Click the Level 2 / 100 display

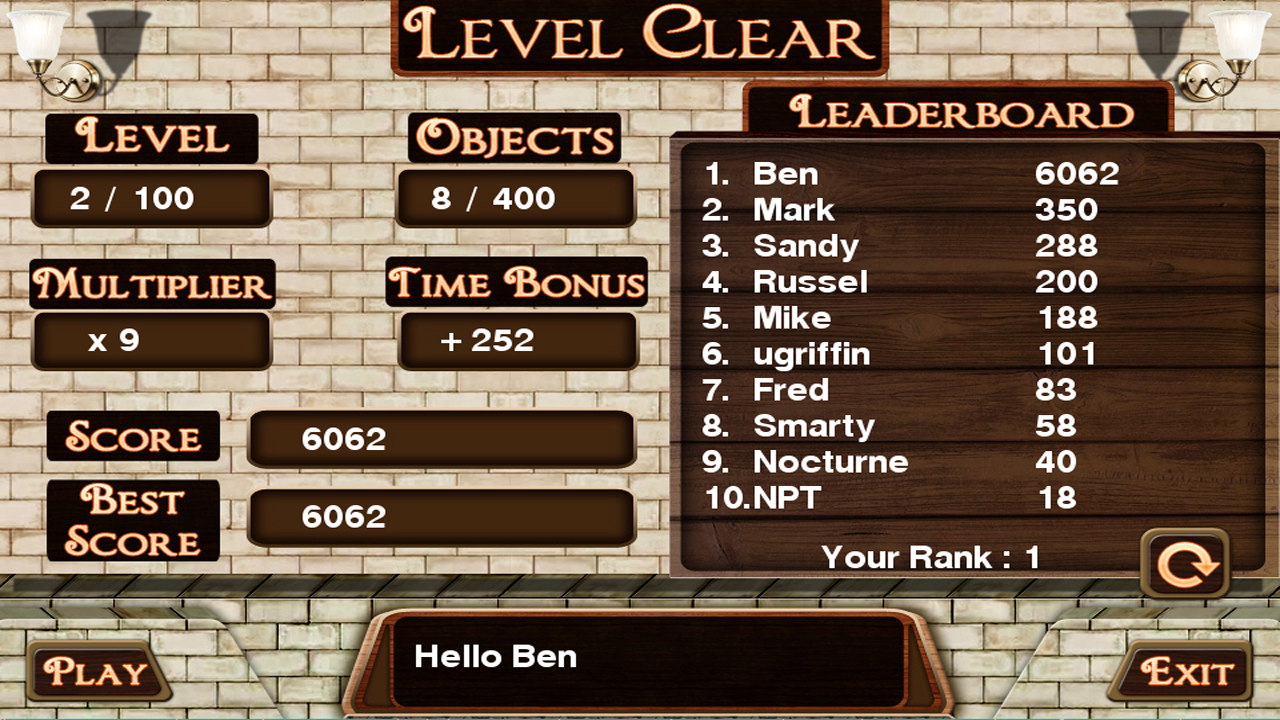[151, 198]
